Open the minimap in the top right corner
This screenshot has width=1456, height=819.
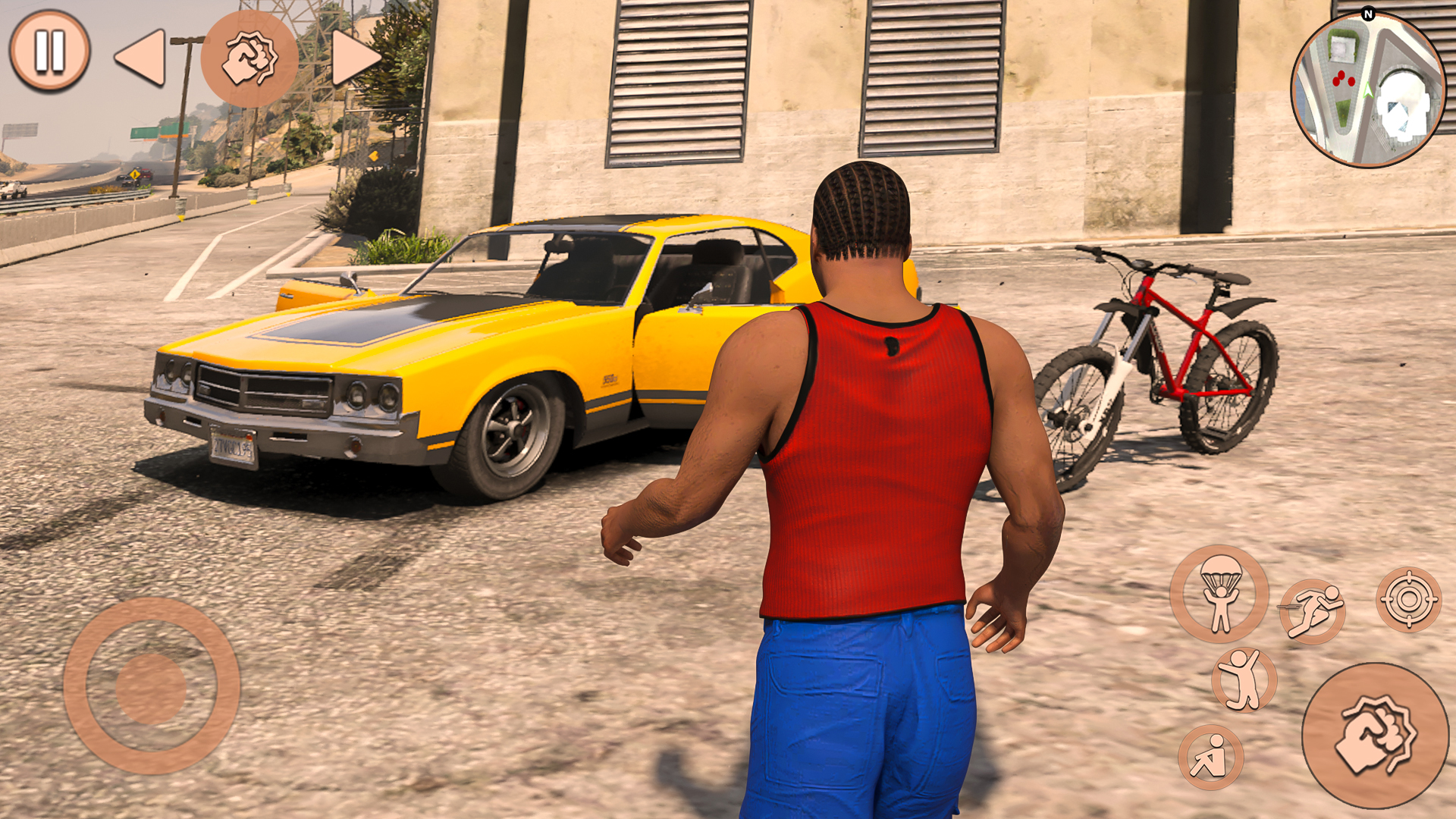point(1369,83)
